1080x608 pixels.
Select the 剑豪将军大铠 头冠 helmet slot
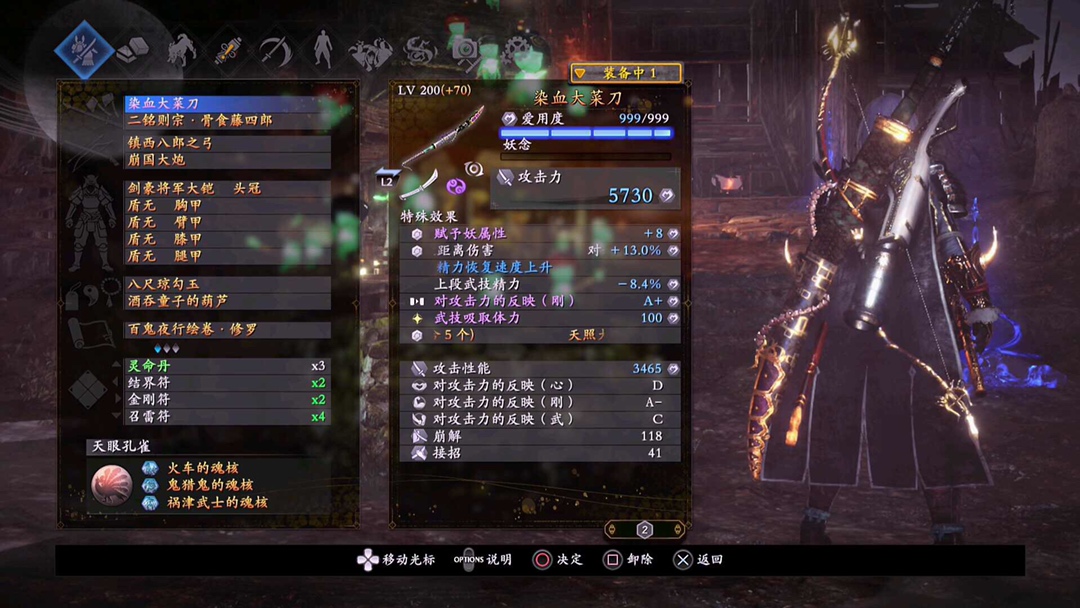pyautogui.click(x=227, y=188)
